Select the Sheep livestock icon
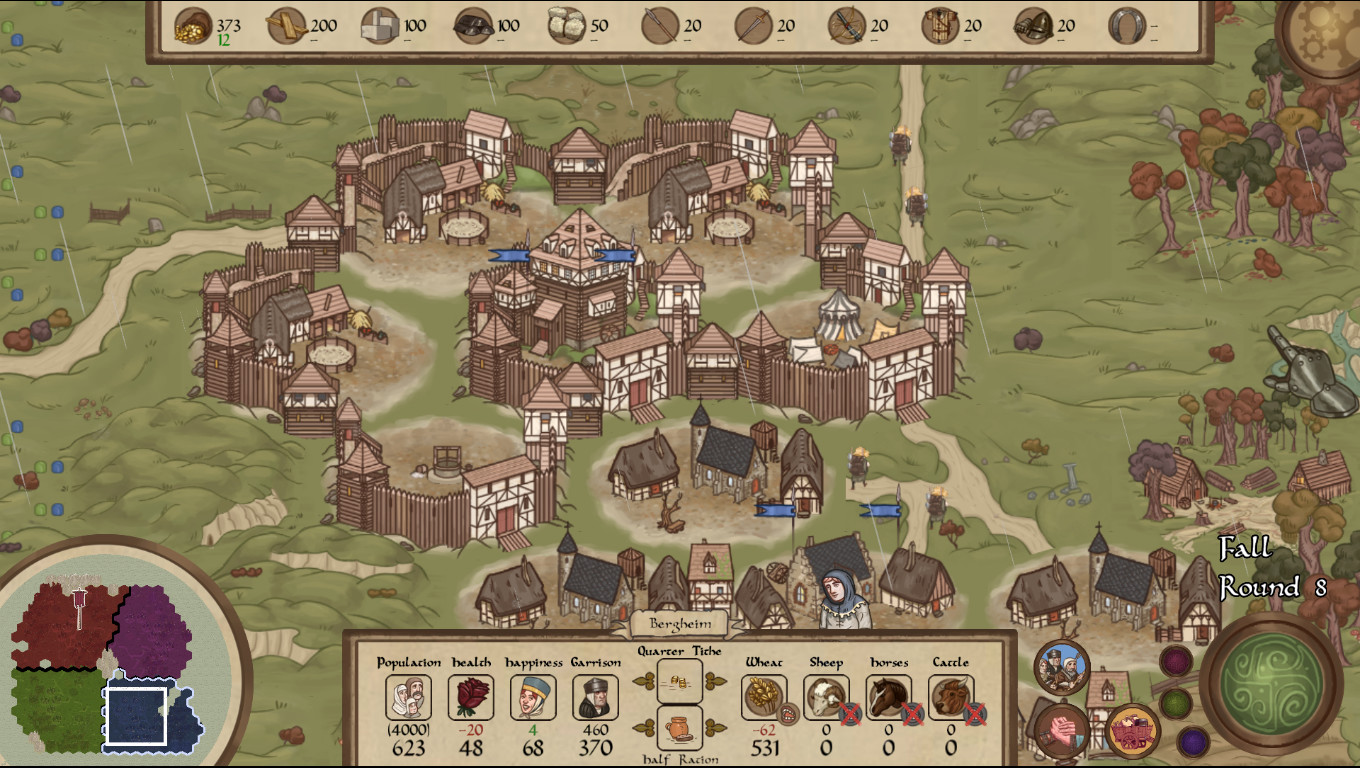 (826, 697)
